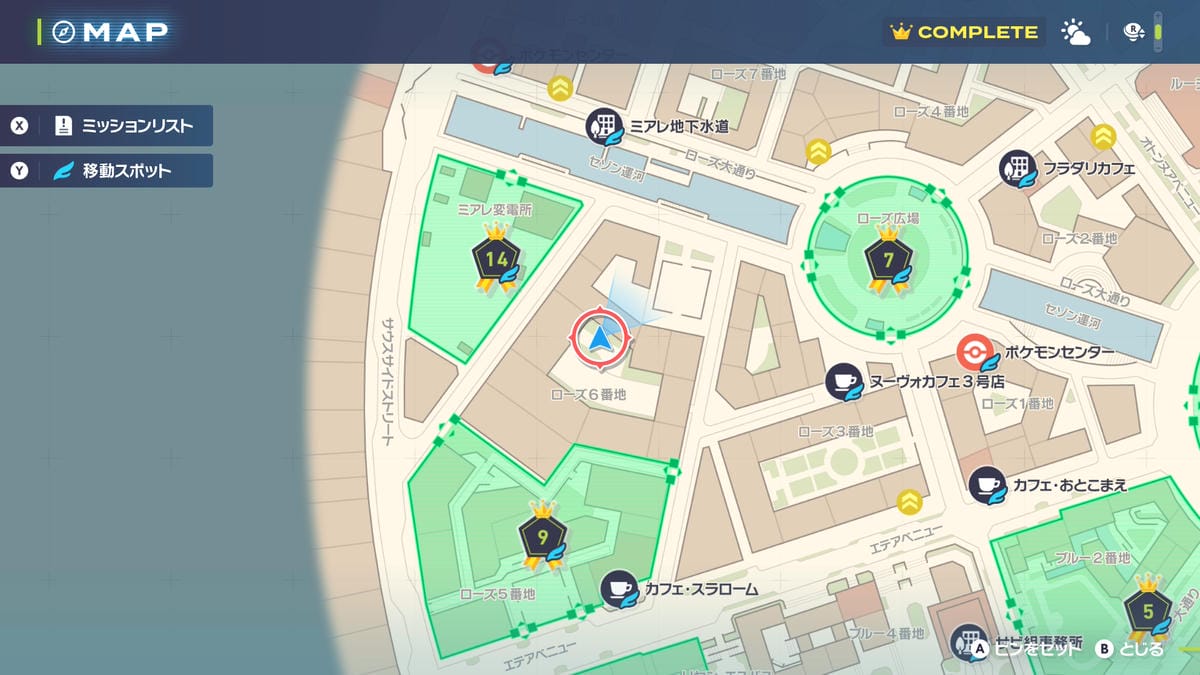Select the カフェ・スラローム cafe marker
Image resolution: width=1200 pixels, height=675 pixels.
coord(619,589)
